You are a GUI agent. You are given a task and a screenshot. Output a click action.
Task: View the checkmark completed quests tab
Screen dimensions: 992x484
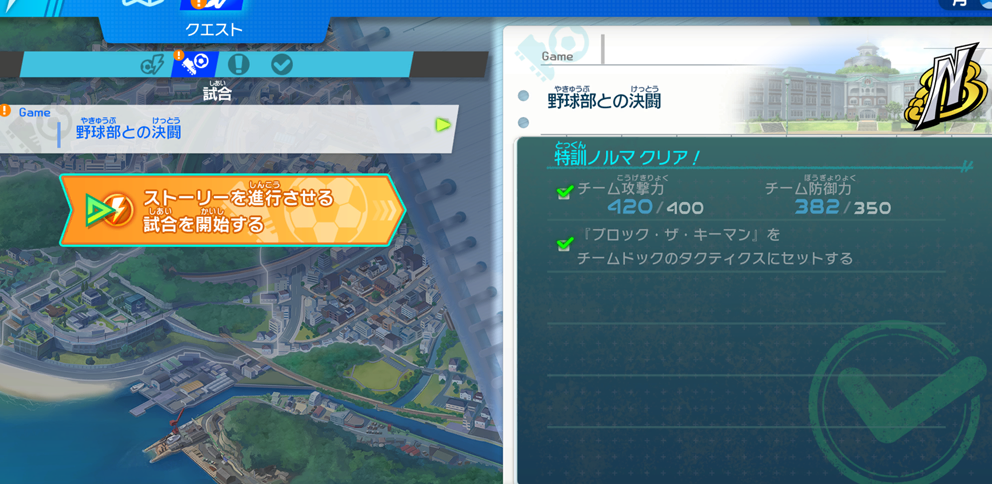[282, 65]
